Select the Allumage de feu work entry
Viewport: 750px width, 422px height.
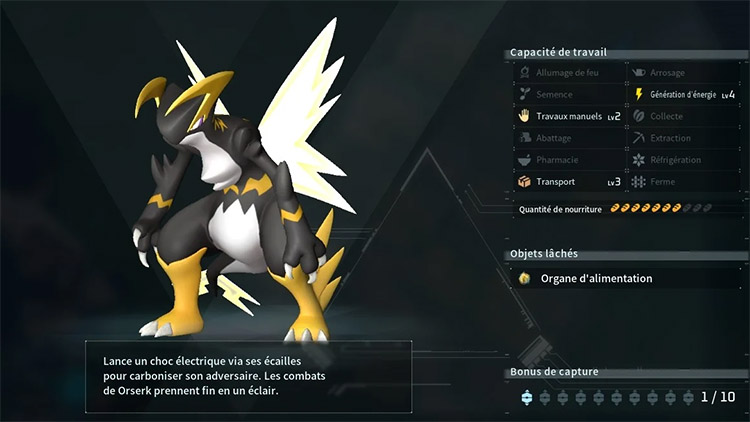[568, 73]
